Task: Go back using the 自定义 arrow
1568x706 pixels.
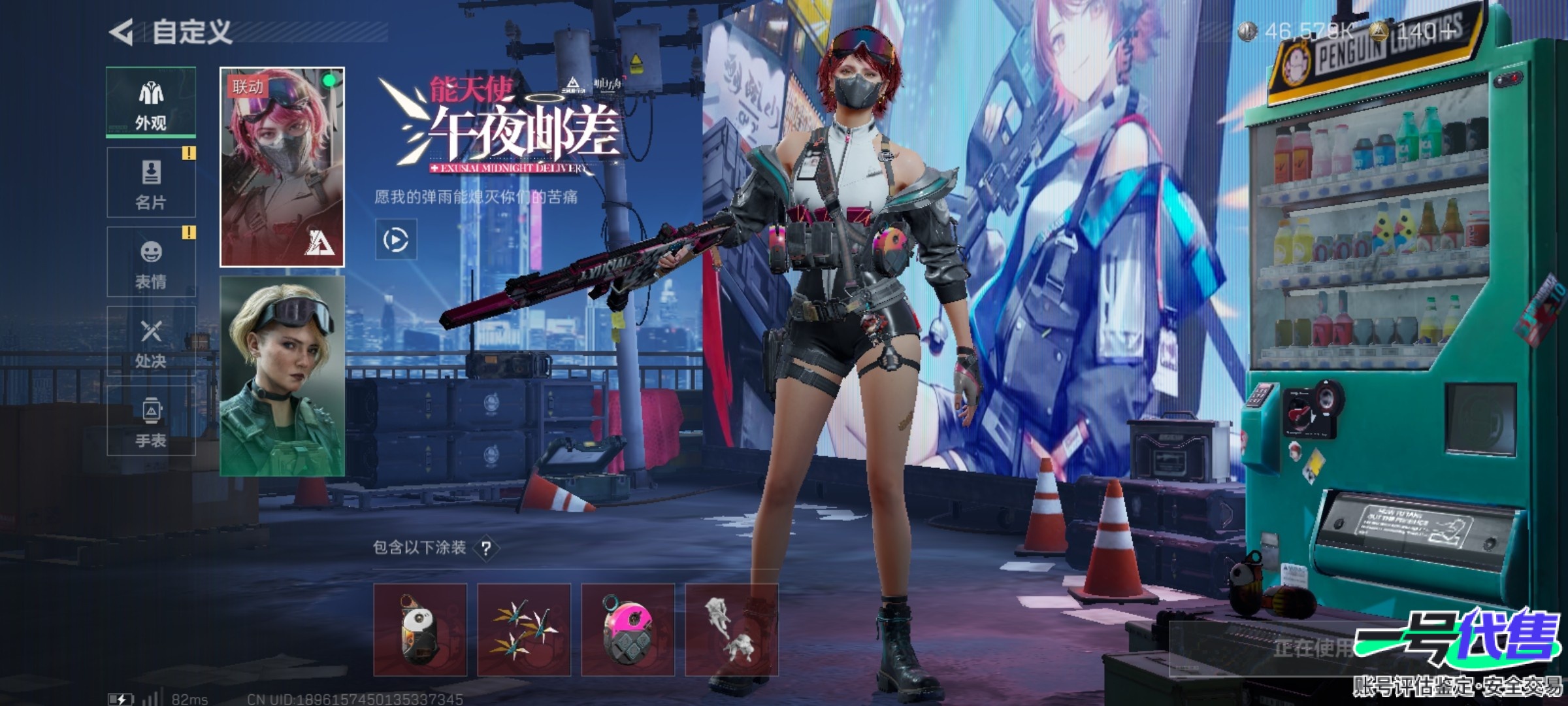Action: [x=122, y=32]
